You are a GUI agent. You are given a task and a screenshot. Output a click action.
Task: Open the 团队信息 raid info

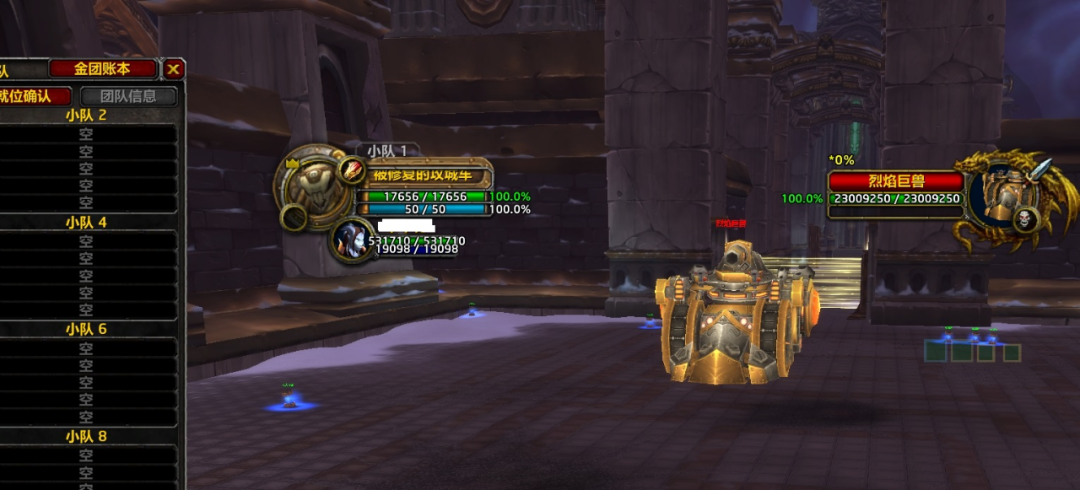[x=129, y=96]
